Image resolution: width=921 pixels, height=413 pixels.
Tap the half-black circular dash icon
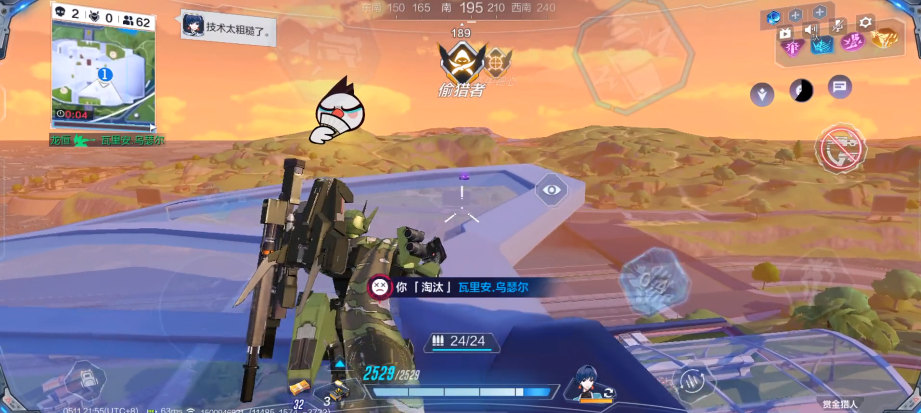(x=801, y=90)
